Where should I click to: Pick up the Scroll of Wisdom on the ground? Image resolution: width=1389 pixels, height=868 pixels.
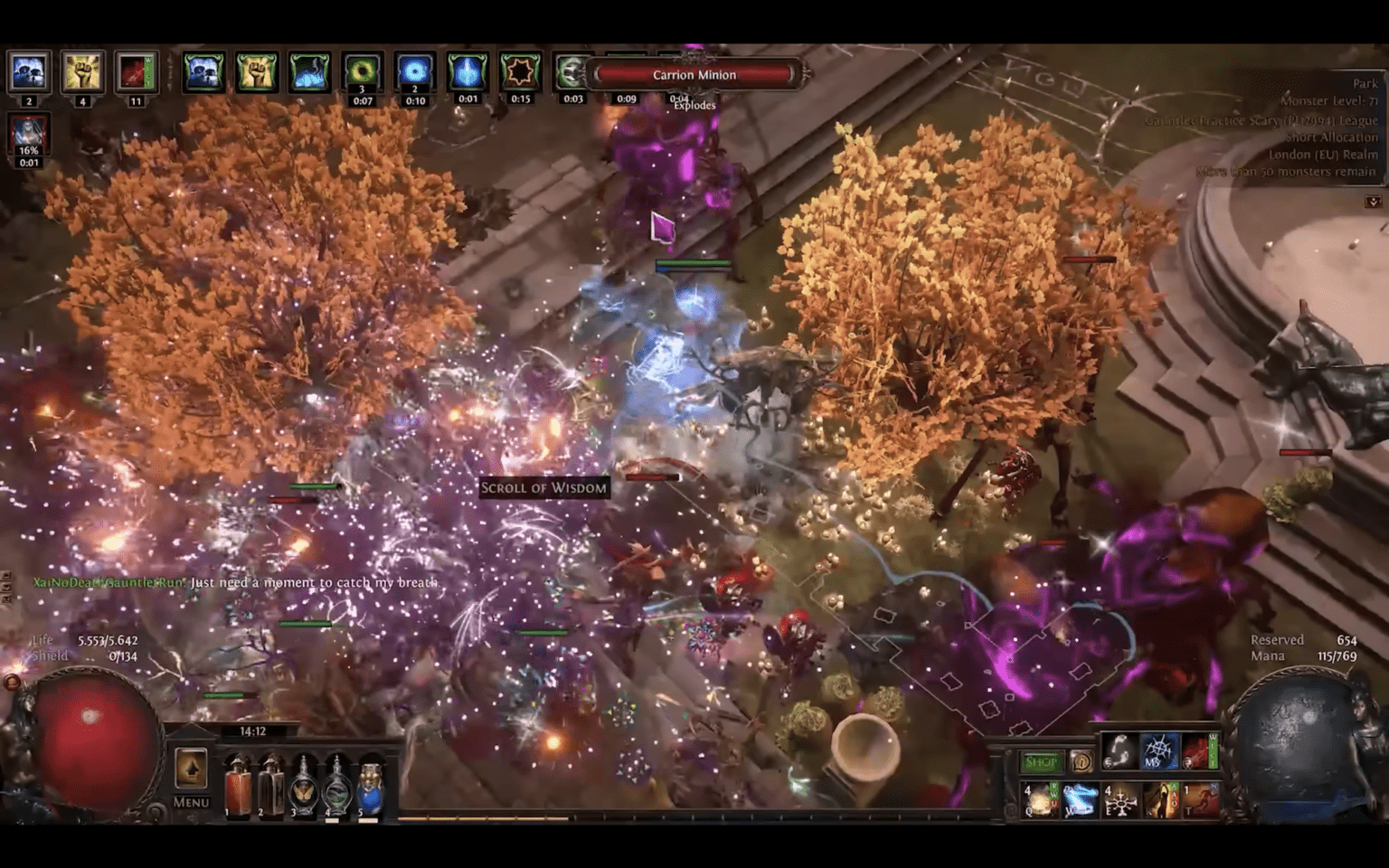543,487
